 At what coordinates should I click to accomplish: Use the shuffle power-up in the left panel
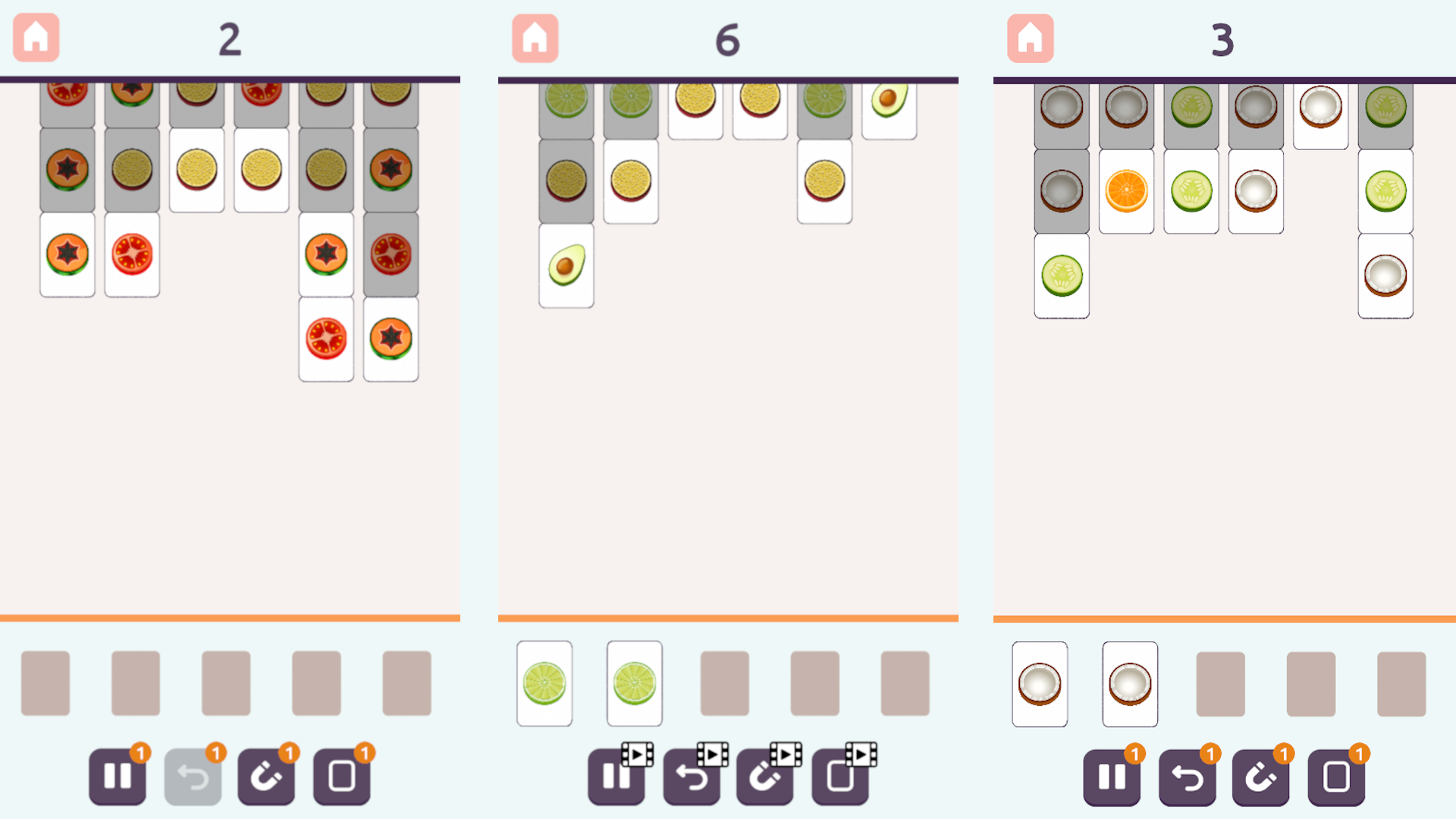[340, 775]
